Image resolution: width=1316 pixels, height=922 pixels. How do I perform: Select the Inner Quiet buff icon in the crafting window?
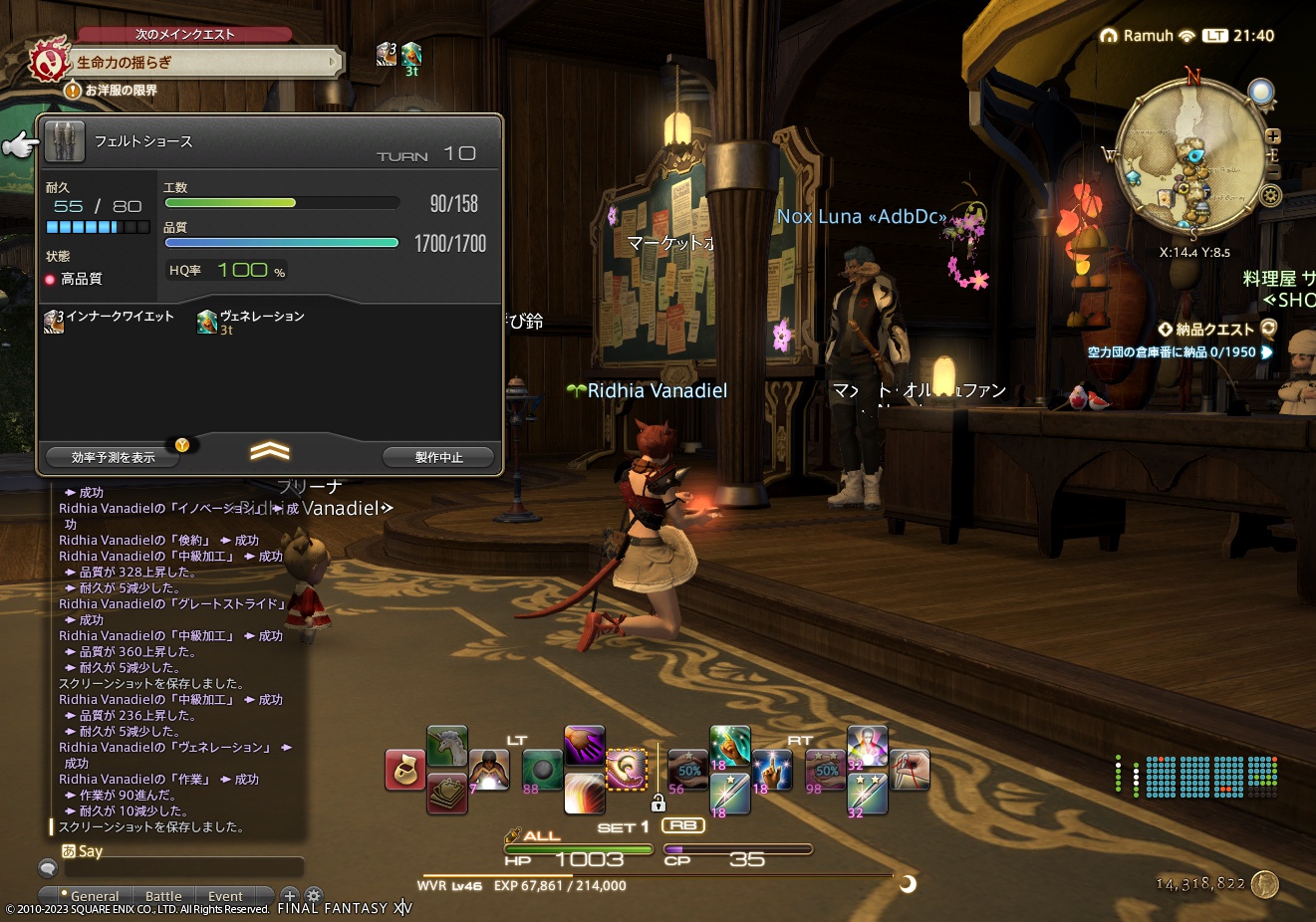[x=53, y=321]
